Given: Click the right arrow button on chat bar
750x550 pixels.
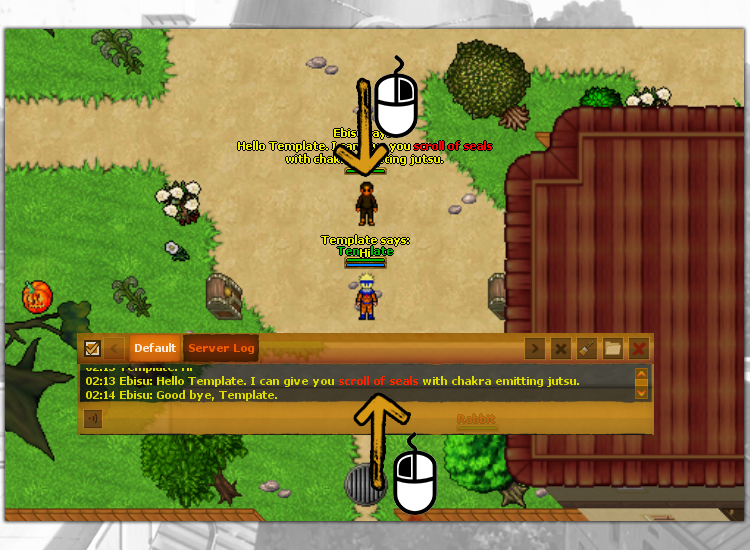Looking at the screenshot, I should [536, 348].
